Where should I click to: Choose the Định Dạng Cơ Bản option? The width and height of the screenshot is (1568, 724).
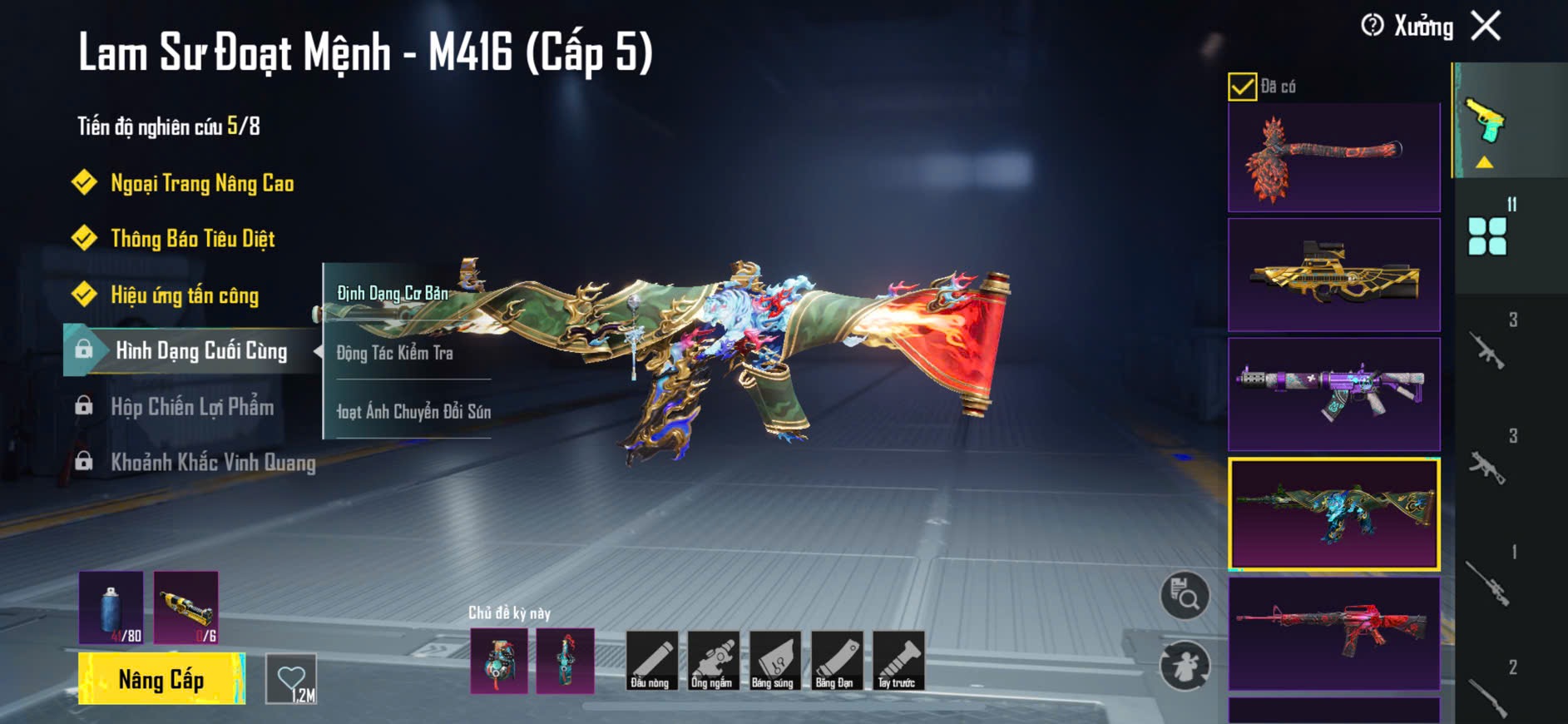point(393,293)
